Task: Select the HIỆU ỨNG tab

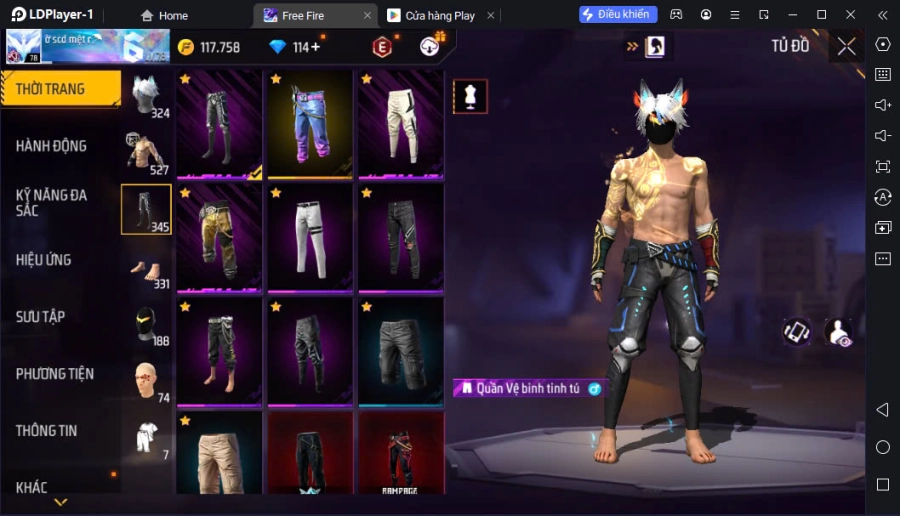Action: [44, 260]
